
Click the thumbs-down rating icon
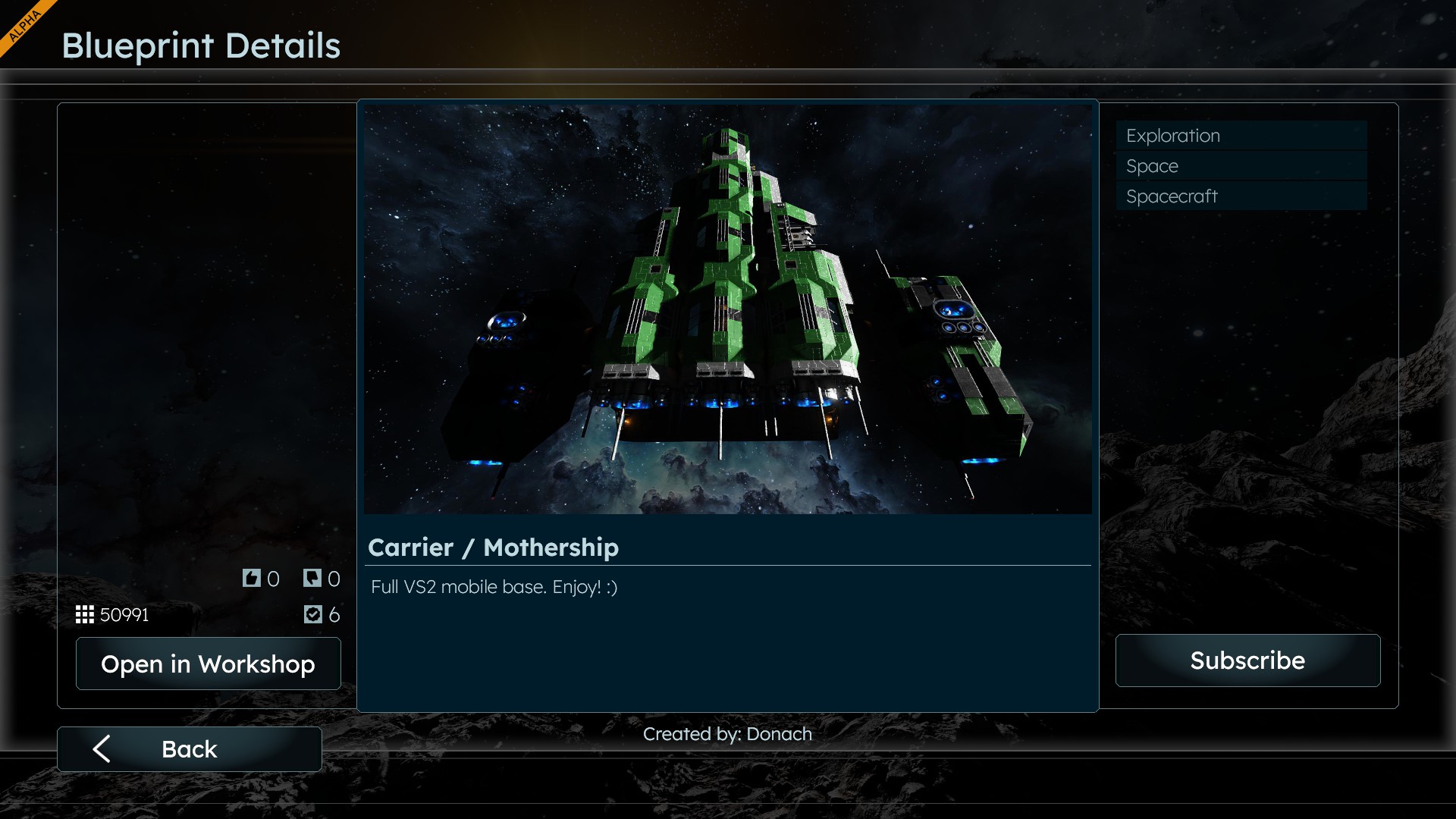(312, 579)
